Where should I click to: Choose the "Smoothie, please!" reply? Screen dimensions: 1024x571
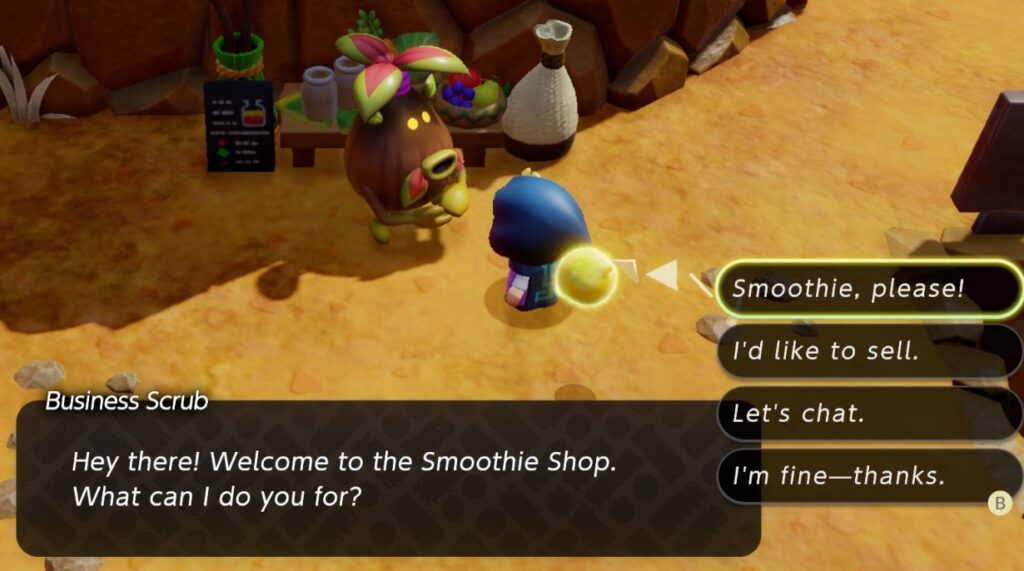868,289
